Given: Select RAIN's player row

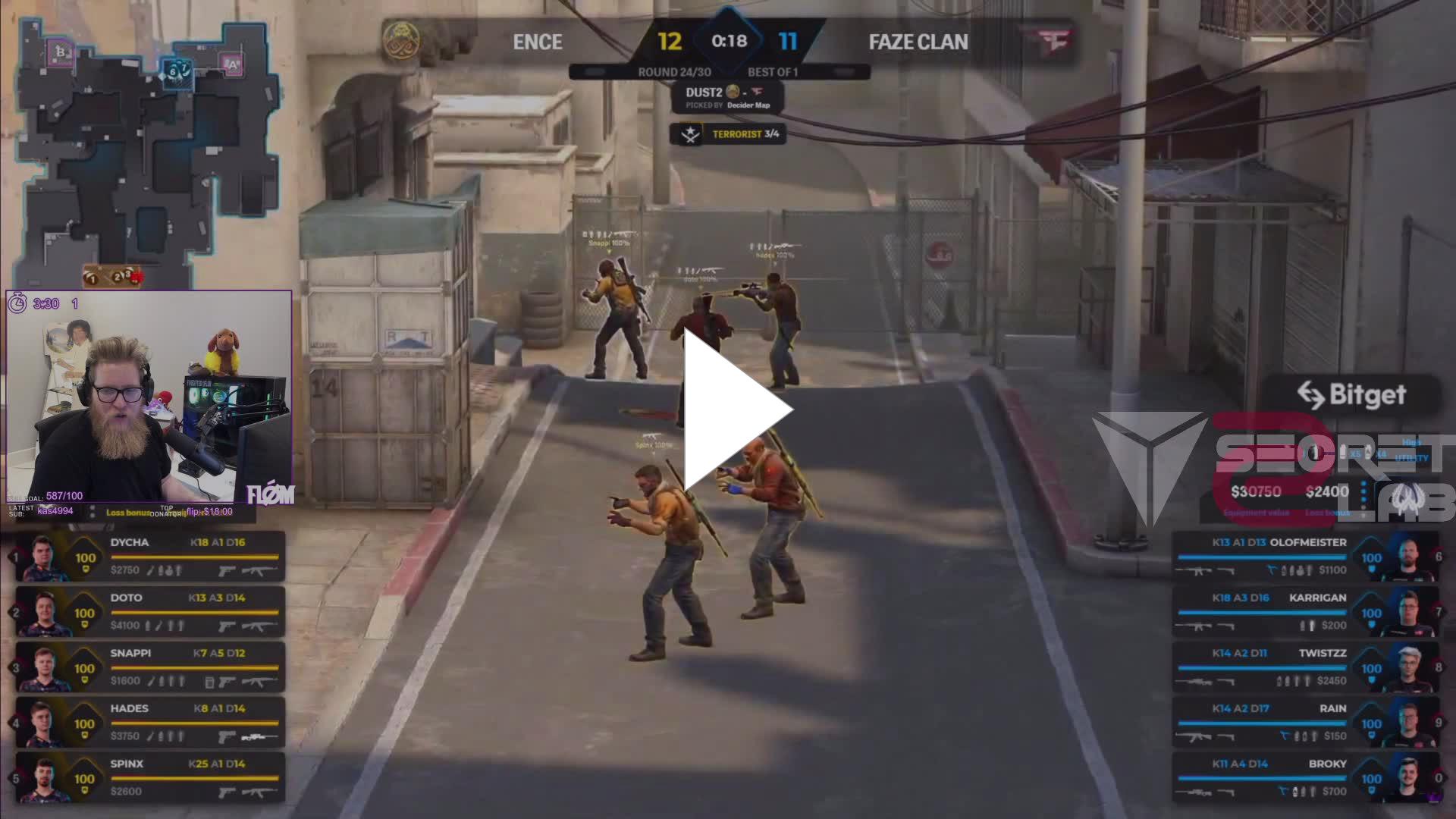Looking at the screenshot, I should 1304,723.
